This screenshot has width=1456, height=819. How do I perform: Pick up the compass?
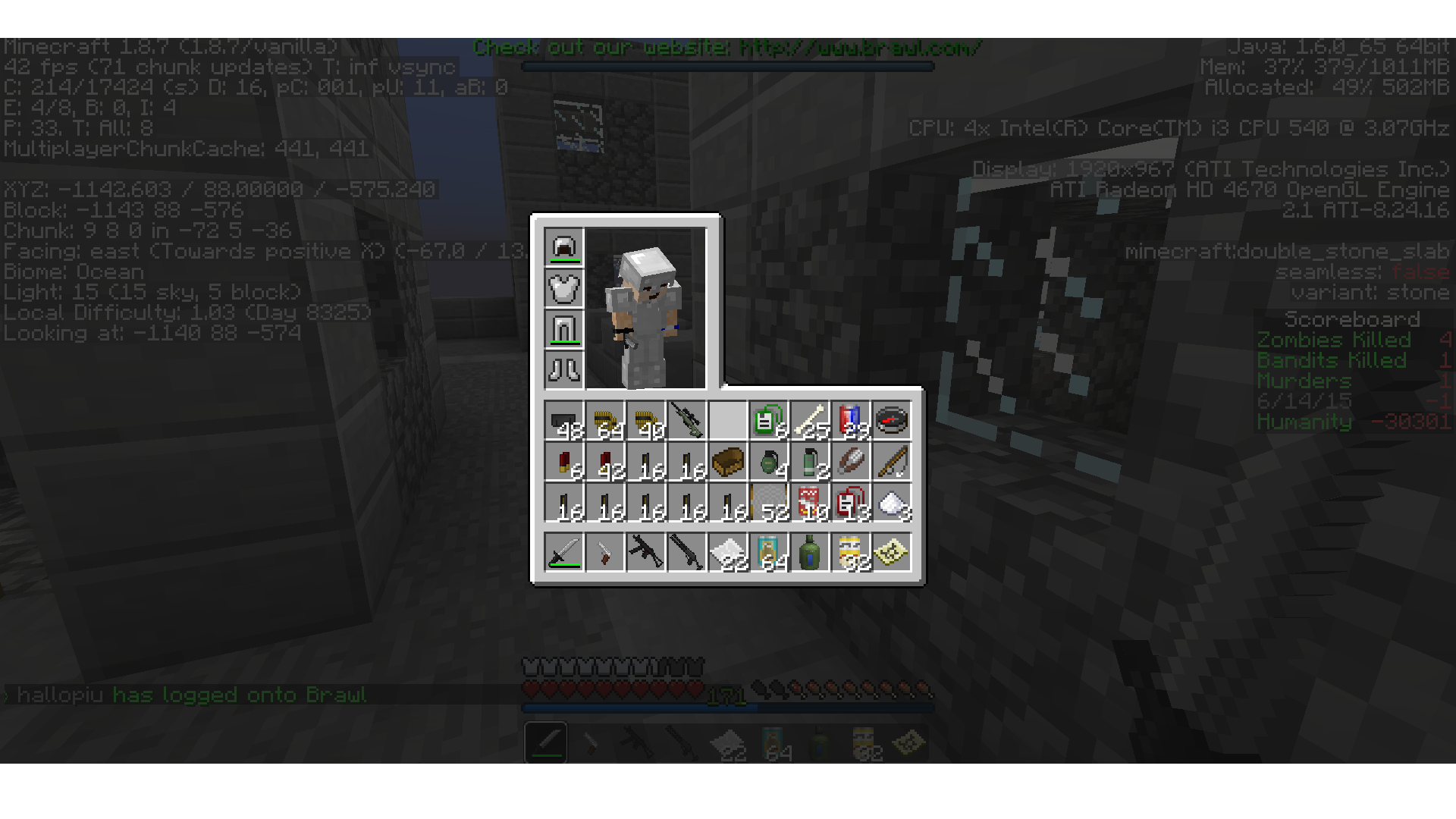point(891,420)
